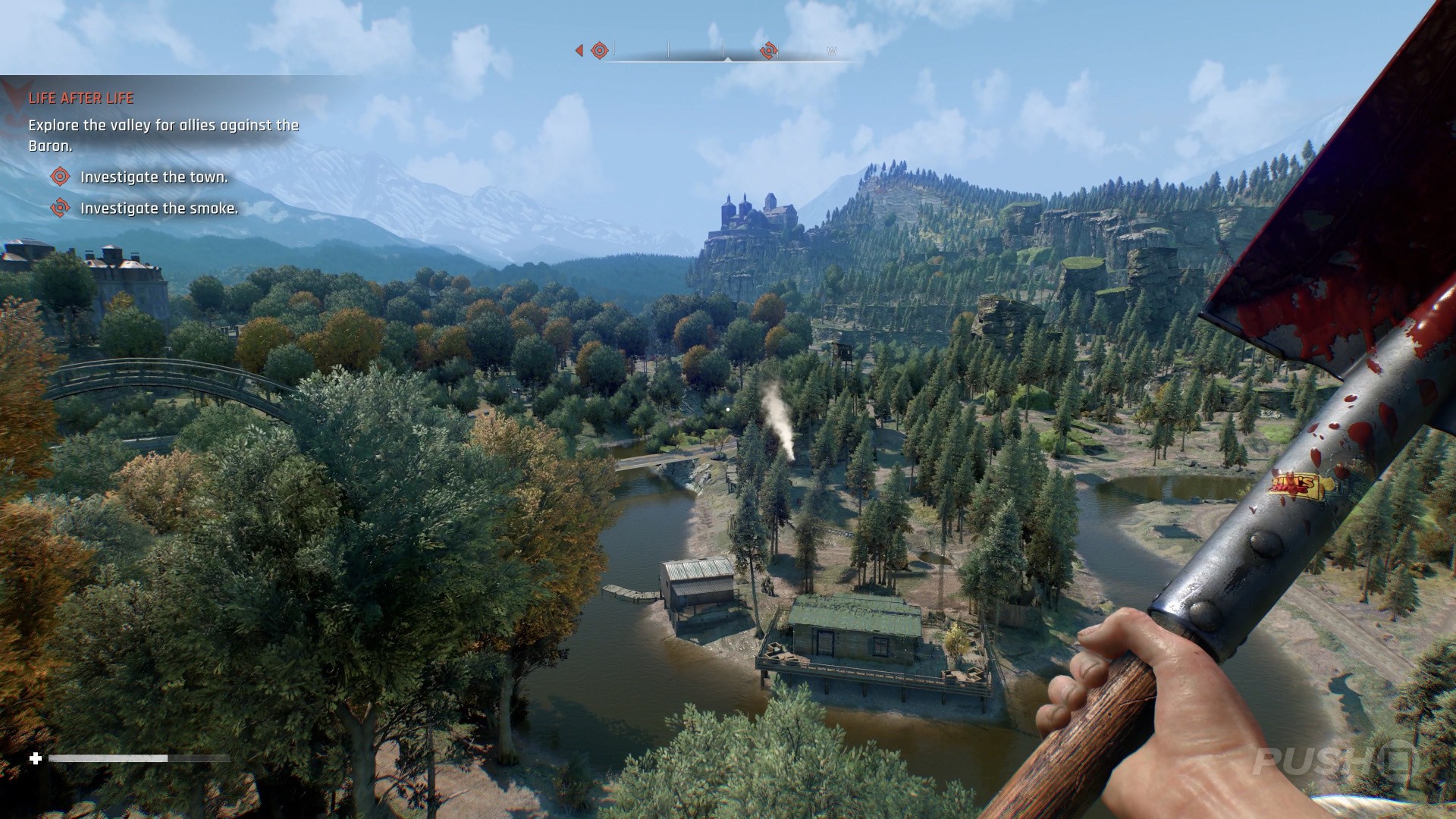Select the Investigate the town objective
The height and width of the screenshot is (819, 1456).
pyautogui.click(x=154, y=177)
